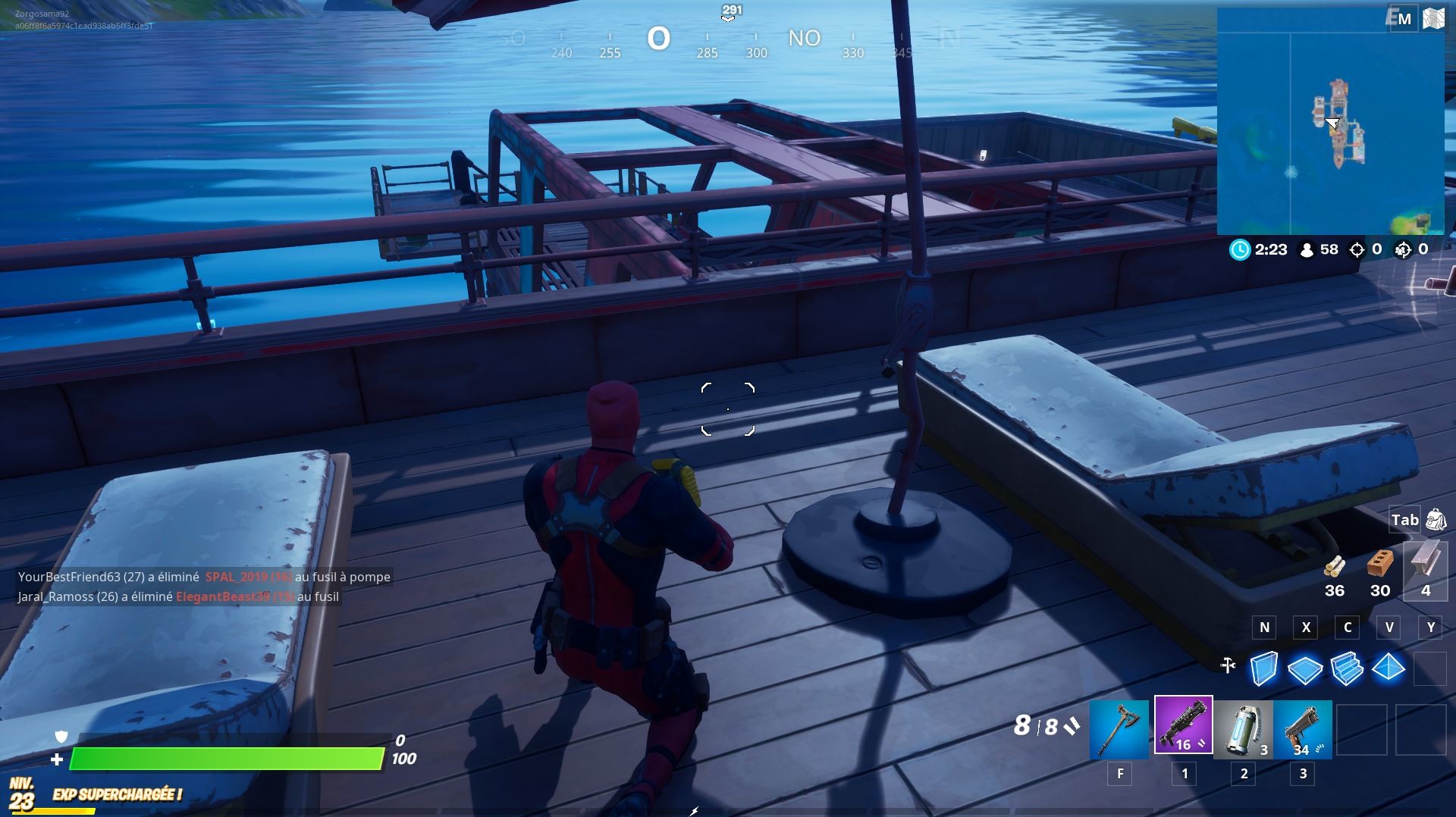Screen dimensions: 1456x817
Task: Select the grenade in slot 2
Action: tap(1241, 729)
